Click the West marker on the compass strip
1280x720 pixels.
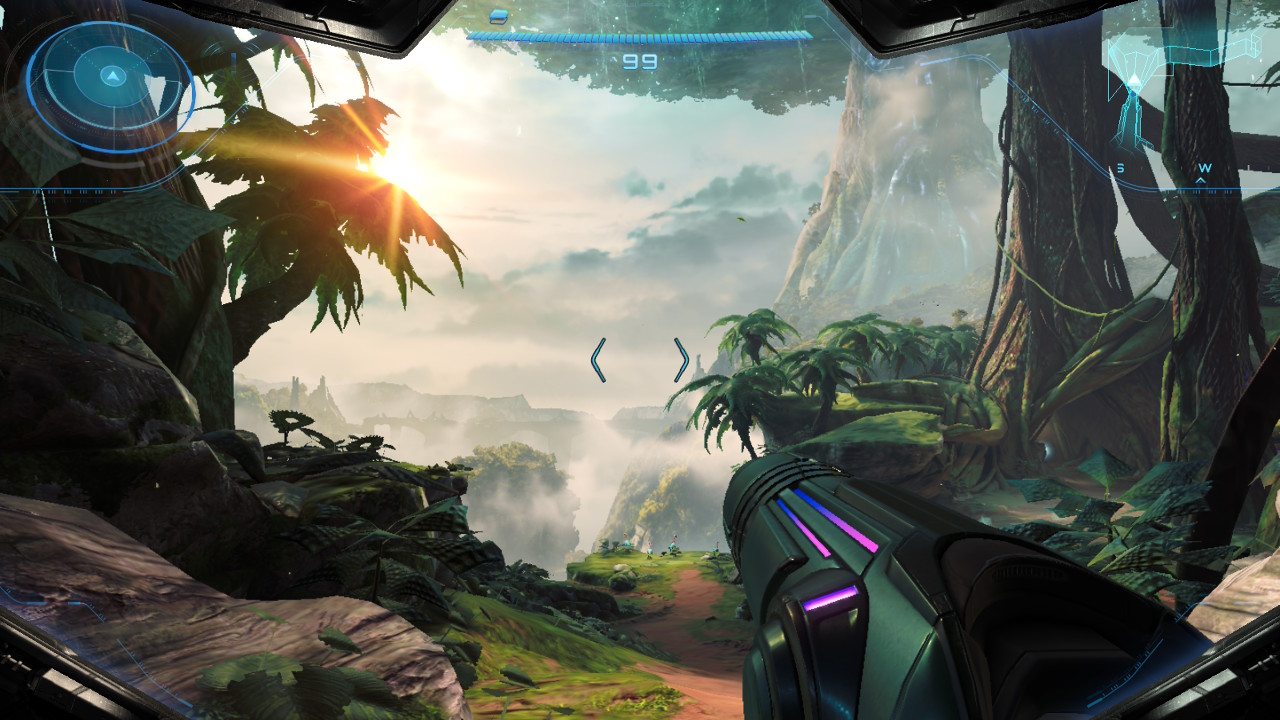click(x=1205, y=167)
